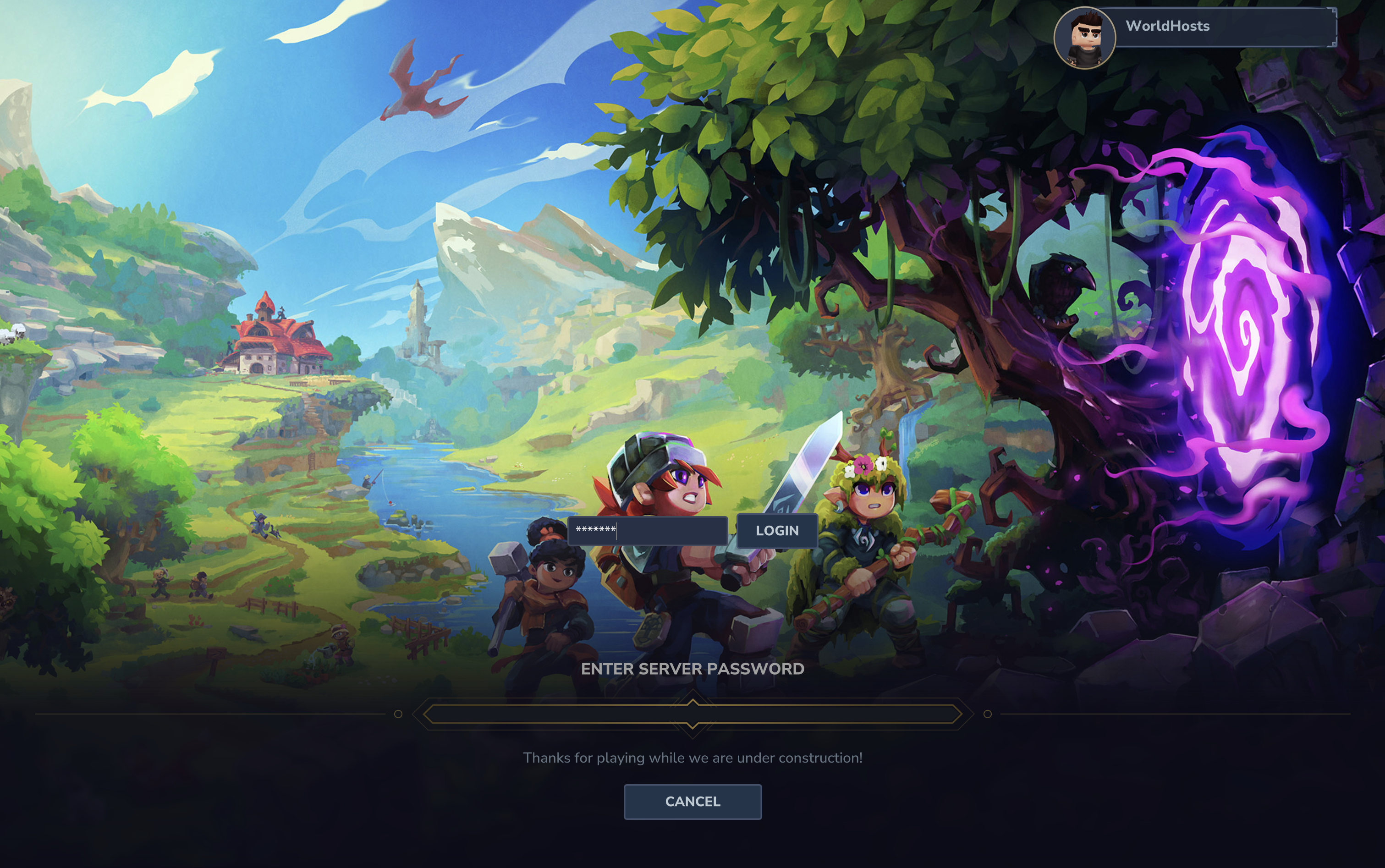Viewport: 1385px width, 868px height.
Task: Cancel the server password prompt
Action: [x=692, y=802]
